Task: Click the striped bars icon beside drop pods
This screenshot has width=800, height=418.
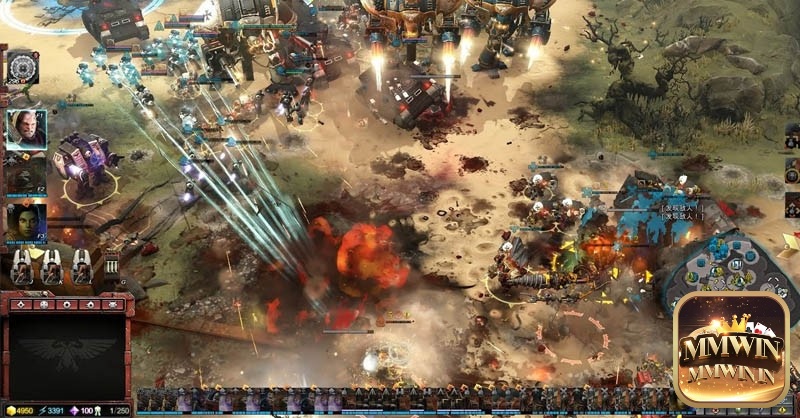Action: coord(111,266)
